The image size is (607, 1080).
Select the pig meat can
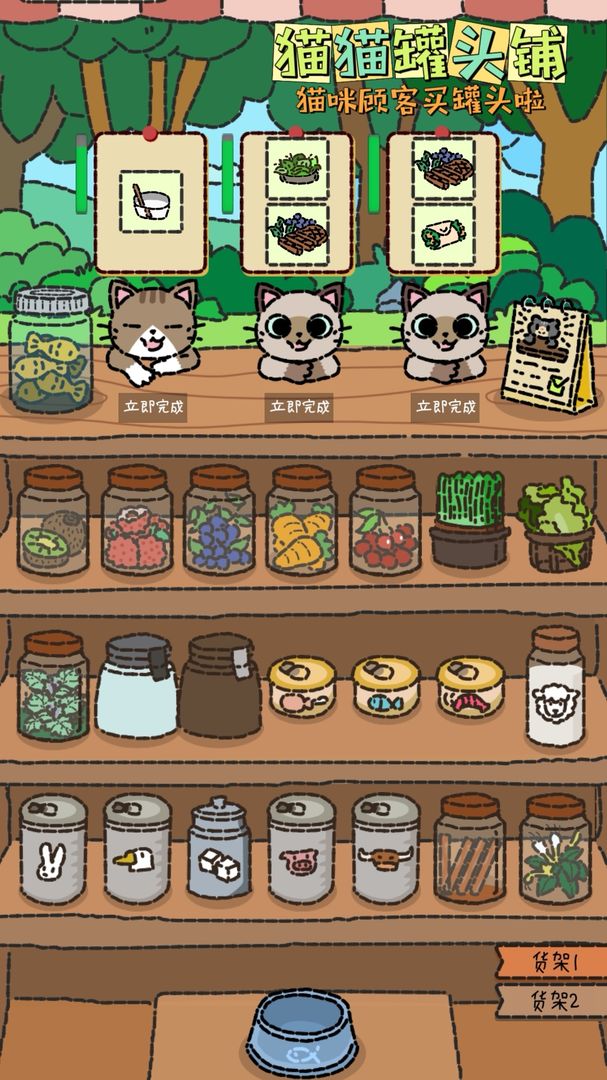pyautogui.click(x=301, y=850)
